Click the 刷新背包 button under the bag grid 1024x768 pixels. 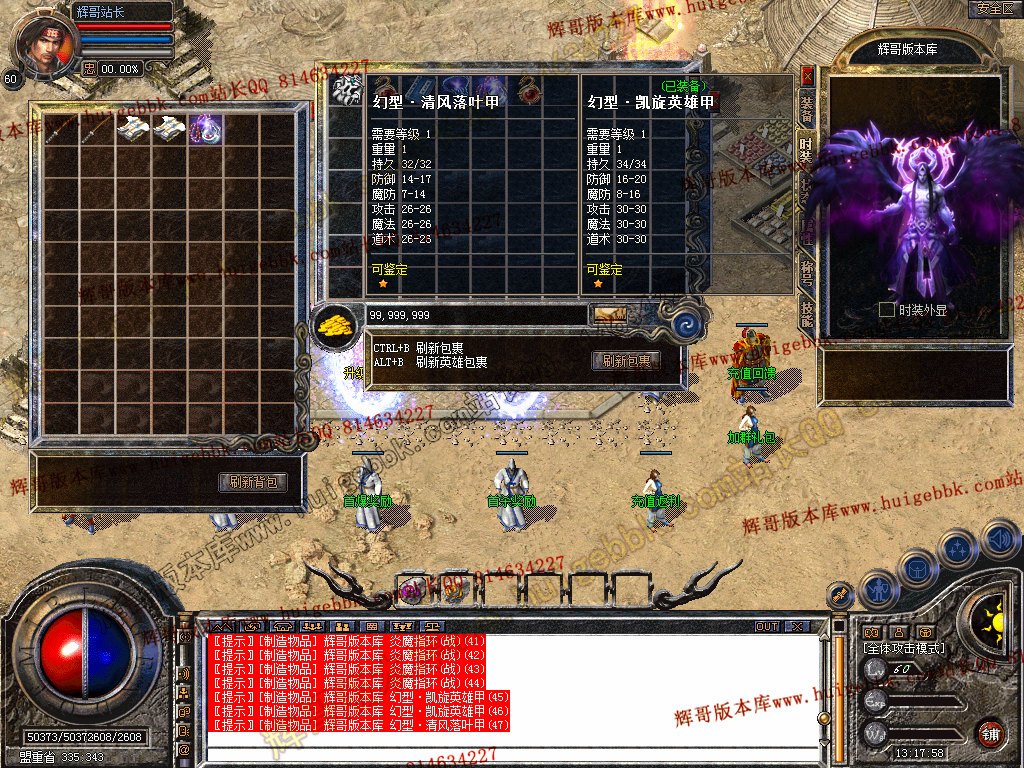coord(253,482)
